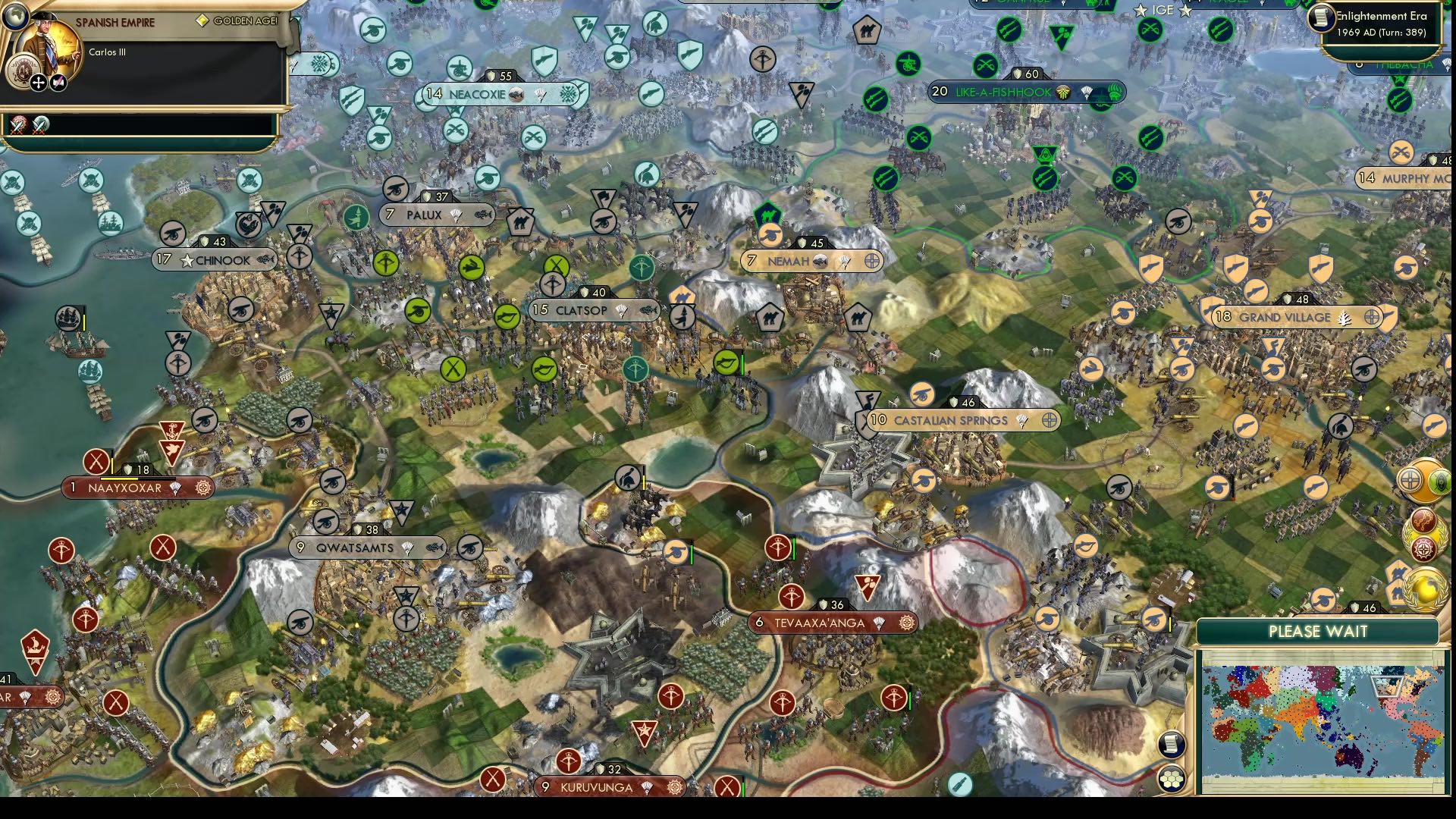Click the red gear medallion on the right edge

(1423, 547)
